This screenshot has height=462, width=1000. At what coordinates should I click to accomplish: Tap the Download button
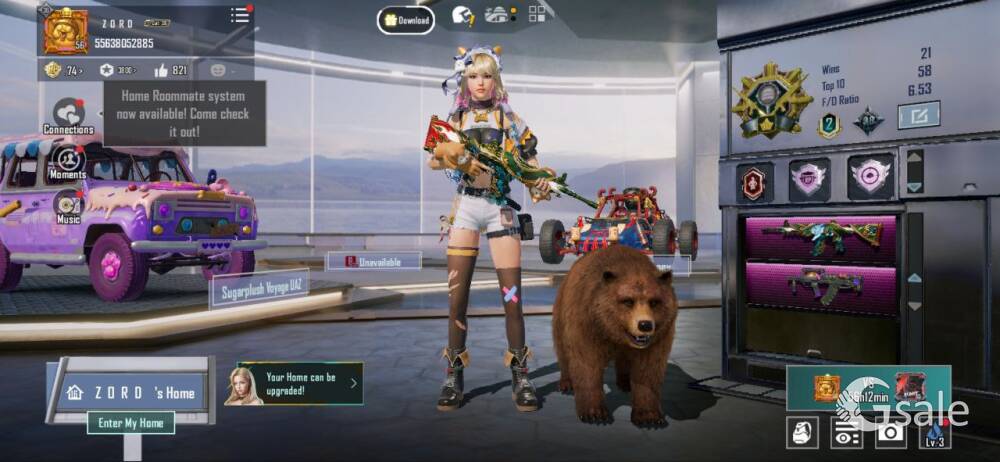406,20
